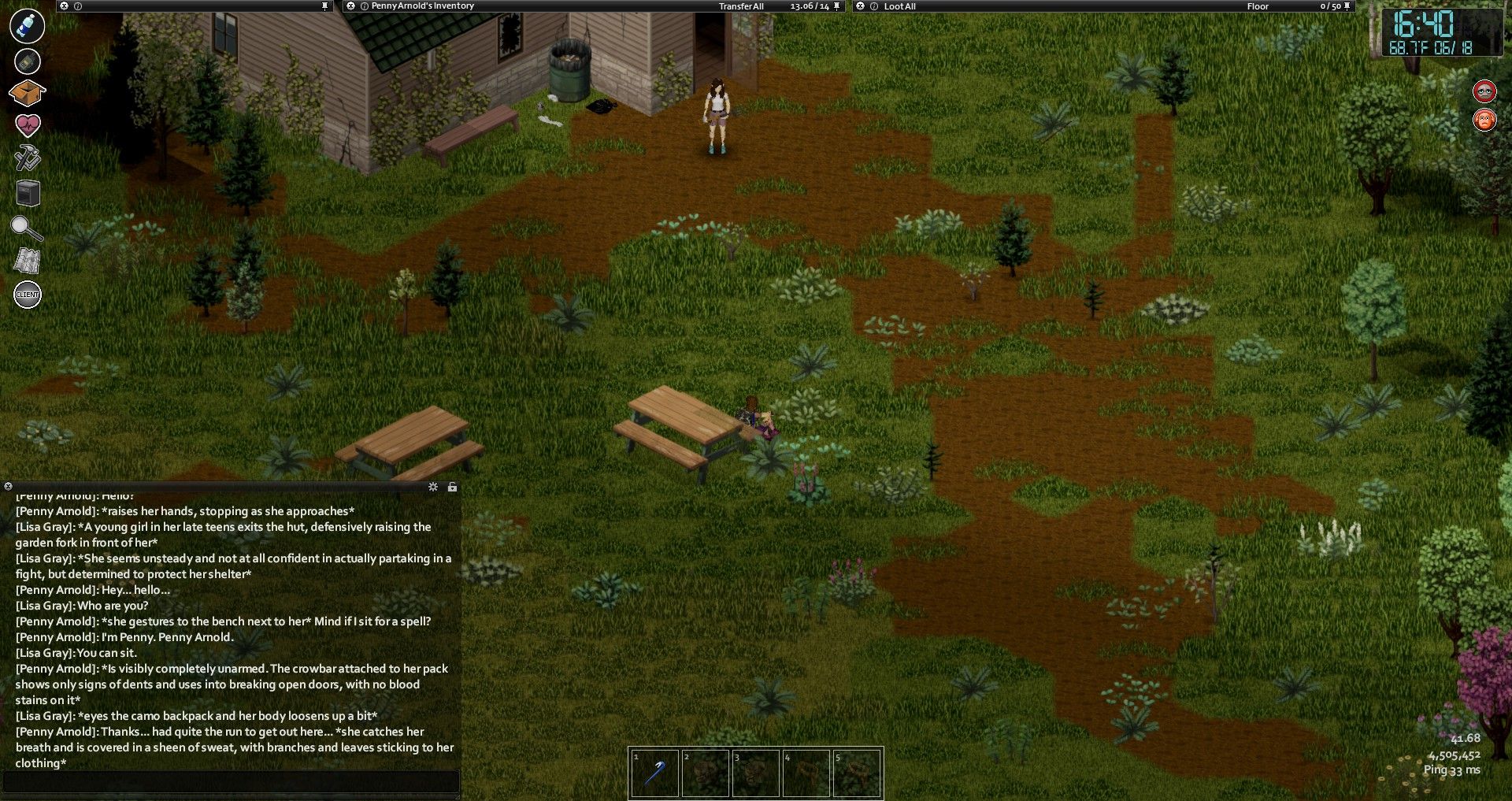Click Loot All in the loot panel
Screen dimensions: 1512x801
click(899, 6)
